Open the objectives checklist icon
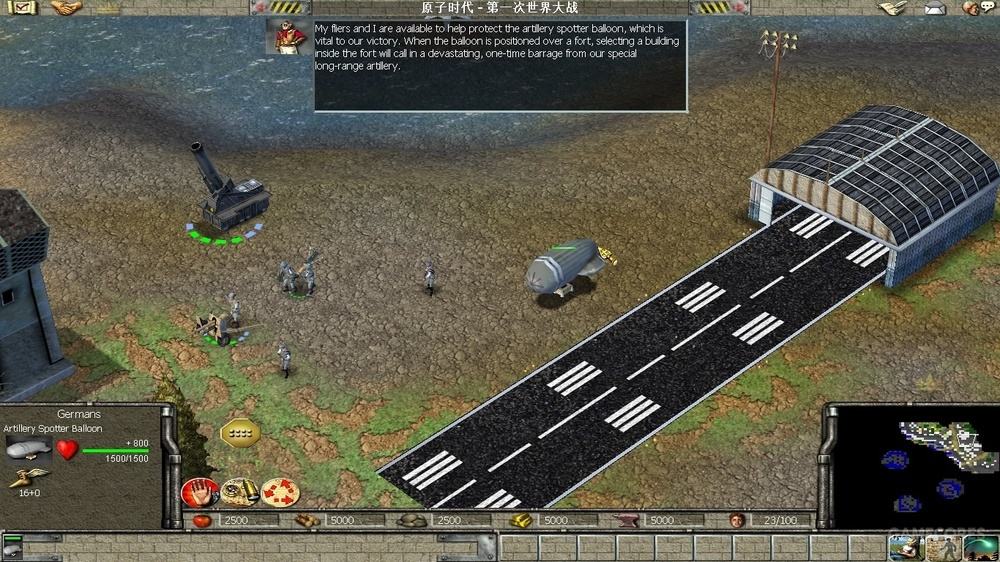The image size is (1000, 562). click(x=21, y=8)
